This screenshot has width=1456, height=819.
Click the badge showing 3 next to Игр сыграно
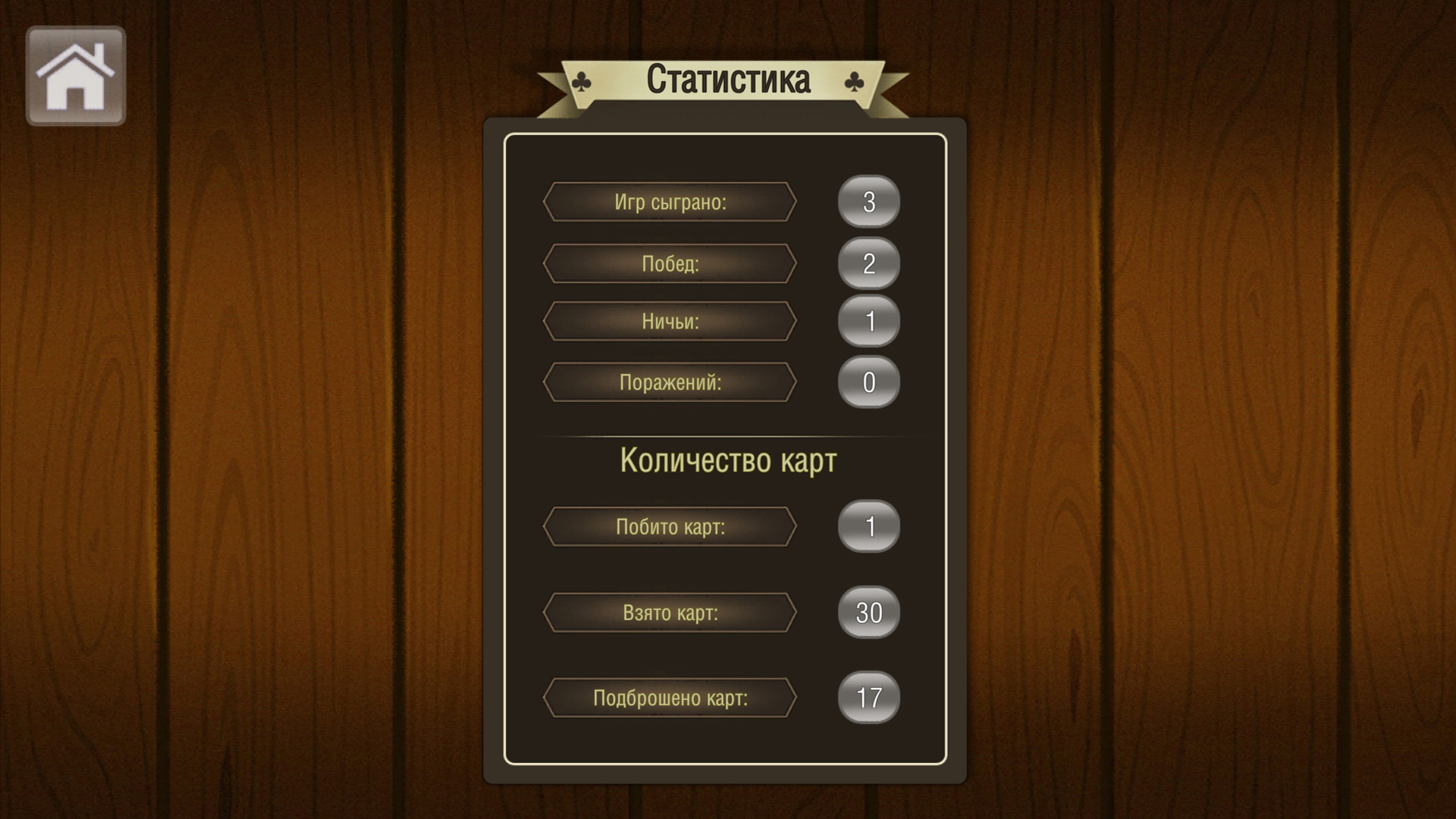(869, 202)
